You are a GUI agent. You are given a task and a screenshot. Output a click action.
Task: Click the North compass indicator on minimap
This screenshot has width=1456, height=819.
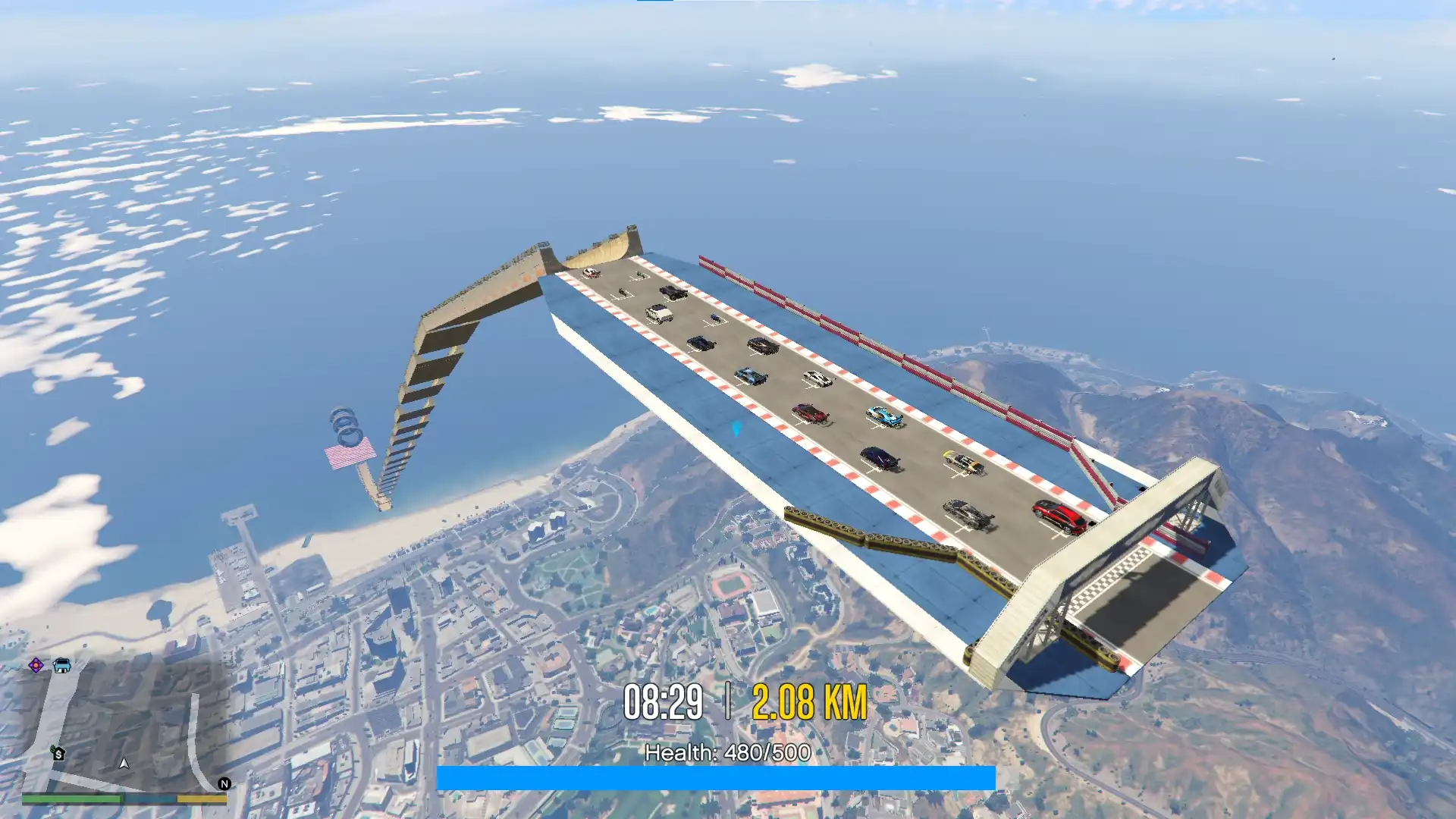(x=224, y=784)
